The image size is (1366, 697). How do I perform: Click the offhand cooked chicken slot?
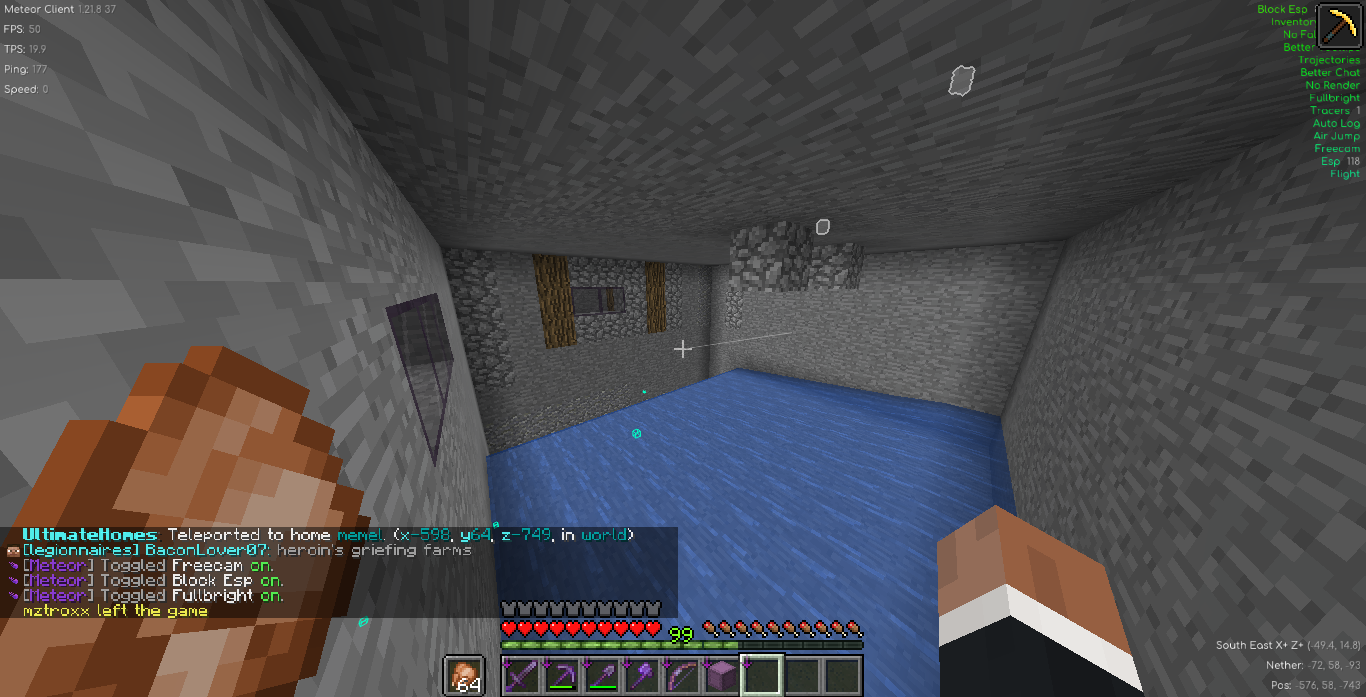pyautogui.click(x=463, y=676)
